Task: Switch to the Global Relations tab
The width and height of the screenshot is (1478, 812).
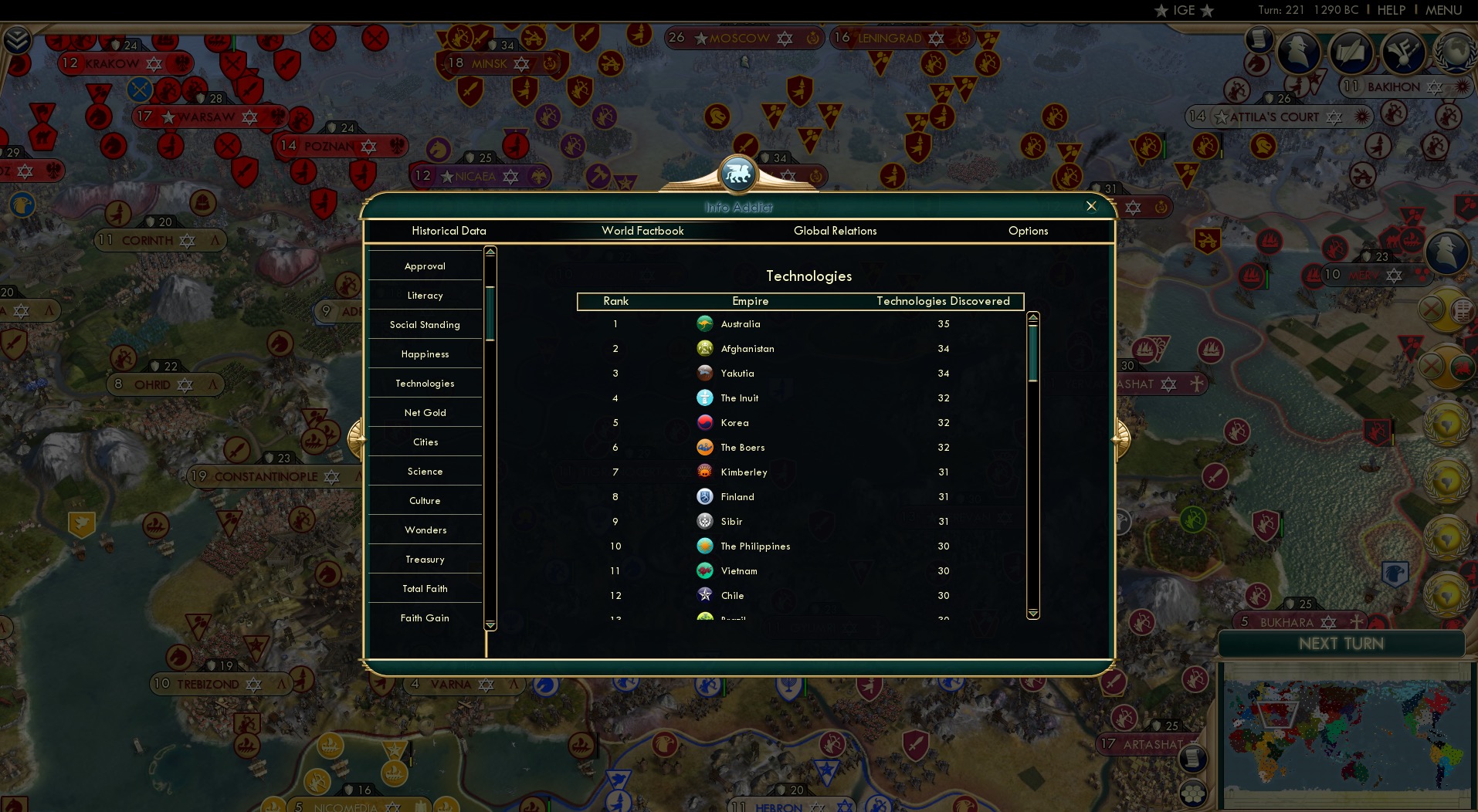Action: pyautogui.click(x=835, y=231)
